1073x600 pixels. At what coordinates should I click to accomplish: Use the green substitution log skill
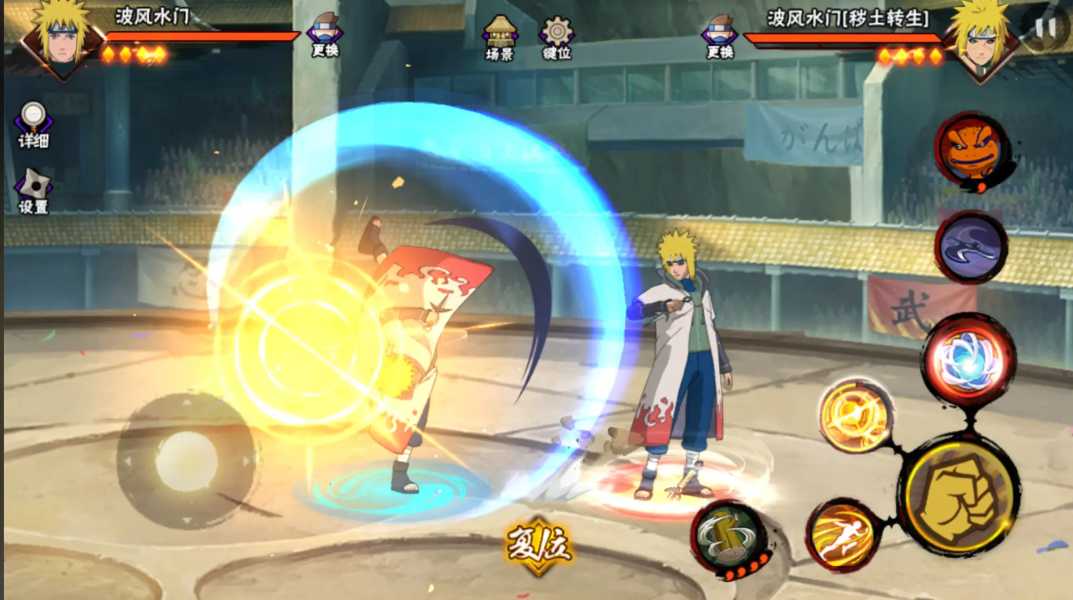click(729, 540)
